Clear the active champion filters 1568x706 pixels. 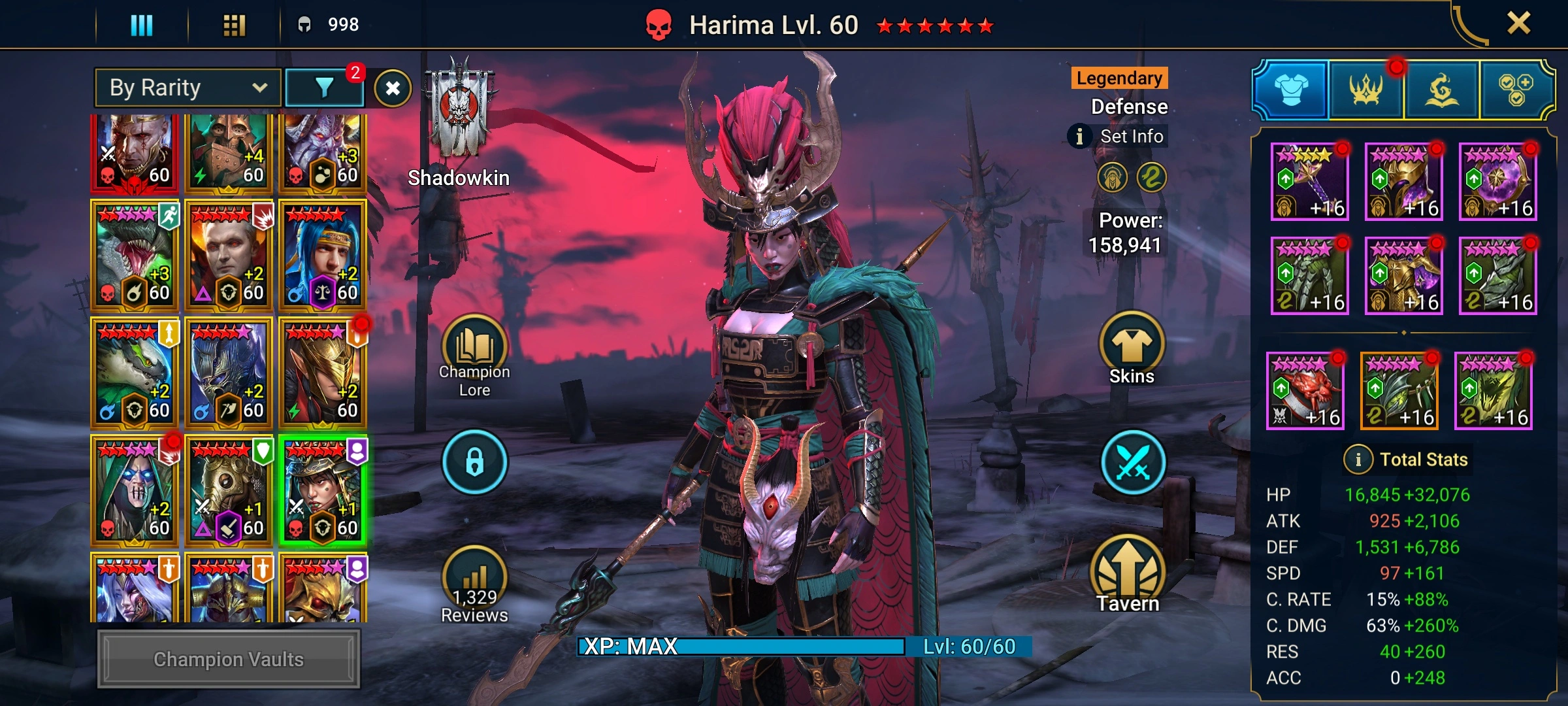pyautogui.click(x=393, y=88)
